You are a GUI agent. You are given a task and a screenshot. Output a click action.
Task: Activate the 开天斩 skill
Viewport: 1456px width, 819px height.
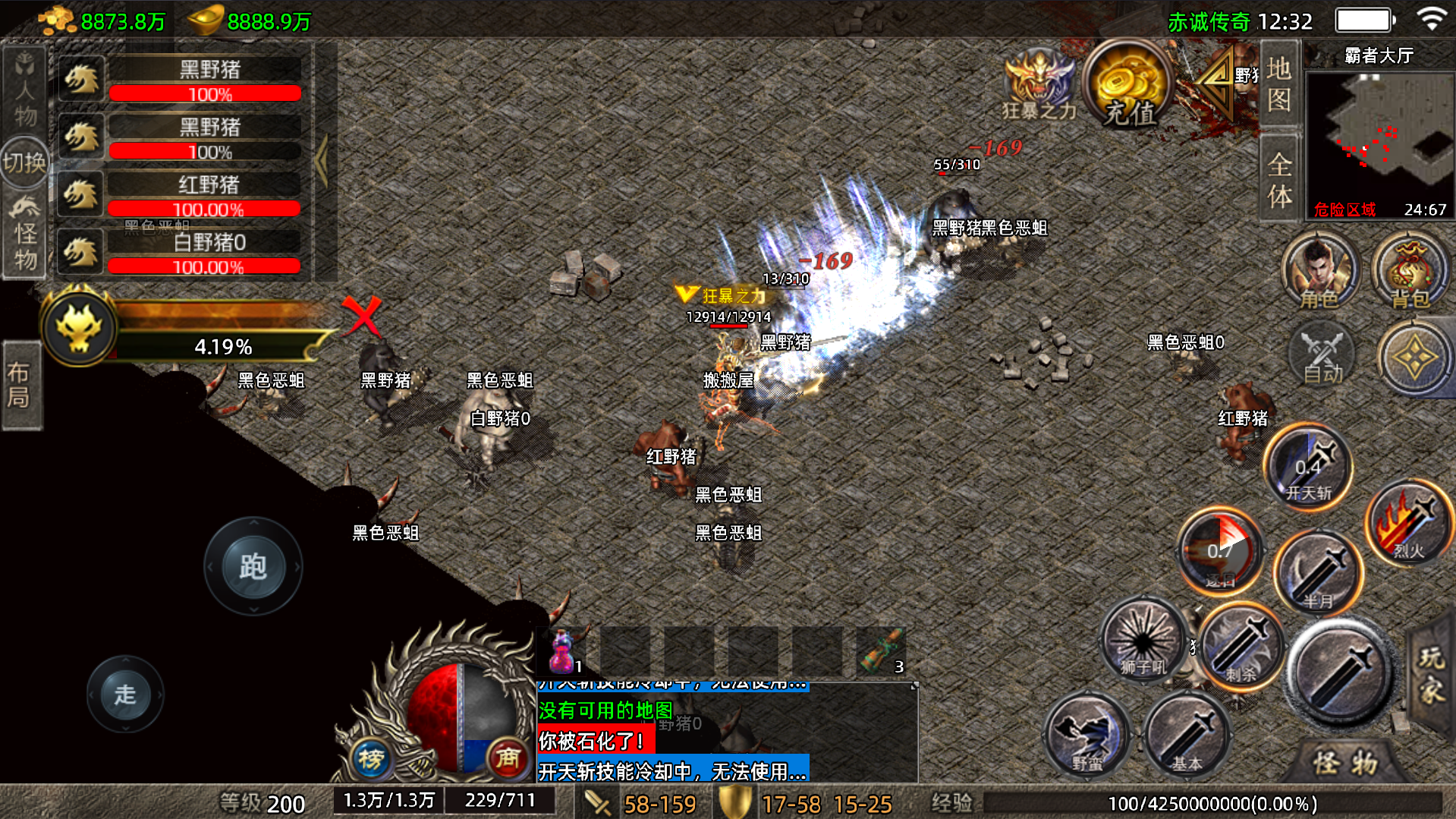(1308, 468)
